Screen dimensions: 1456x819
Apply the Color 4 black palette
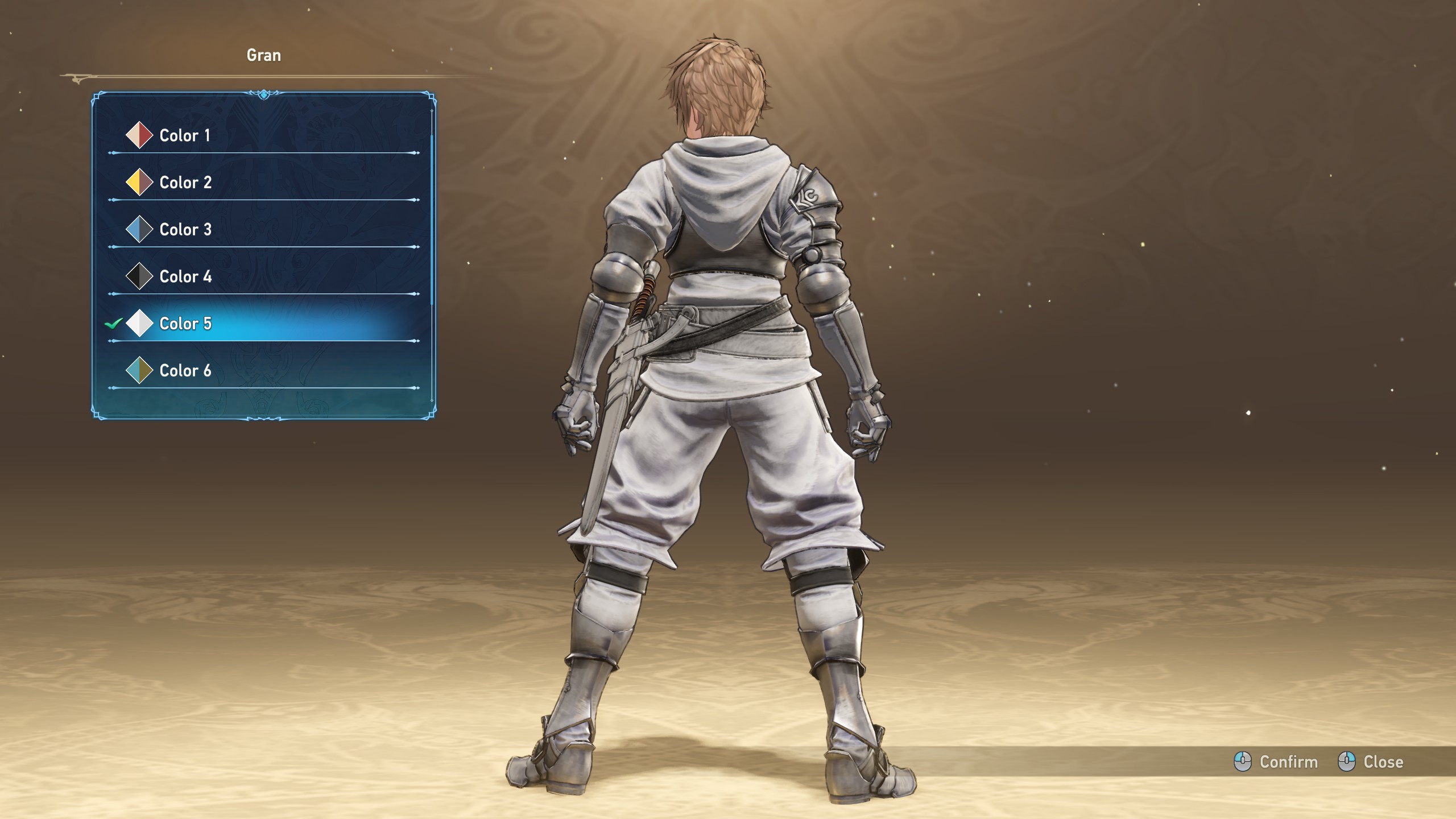(x=185, y=277)
